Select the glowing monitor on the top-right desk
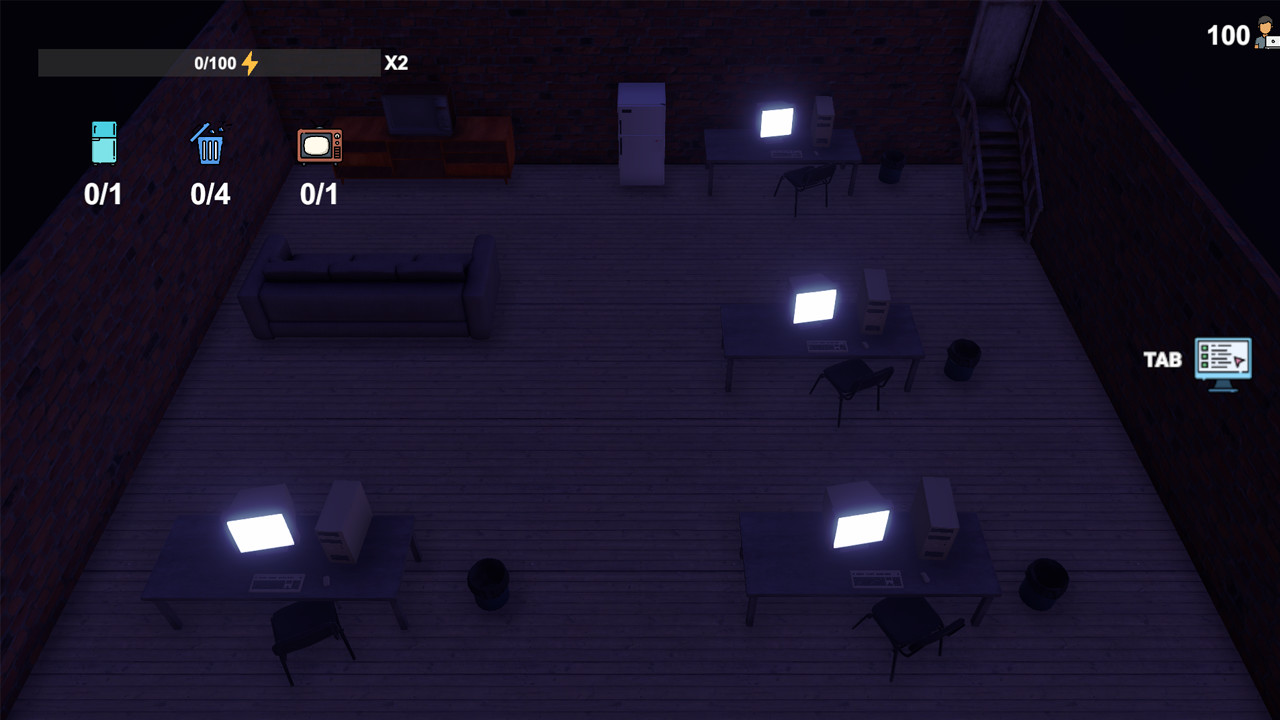Image resolution: width=1280 pixels, height=720 pixels. point(775,123)
